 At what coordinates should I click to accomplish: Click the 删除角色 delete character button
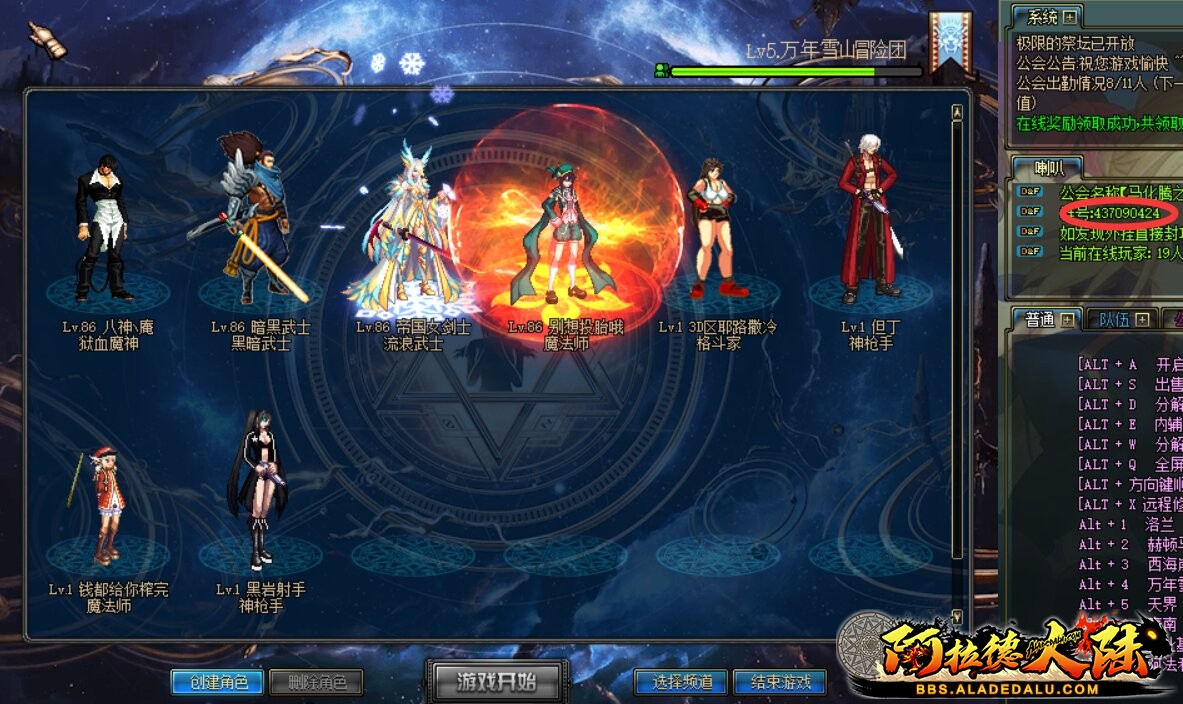[316, 682]
